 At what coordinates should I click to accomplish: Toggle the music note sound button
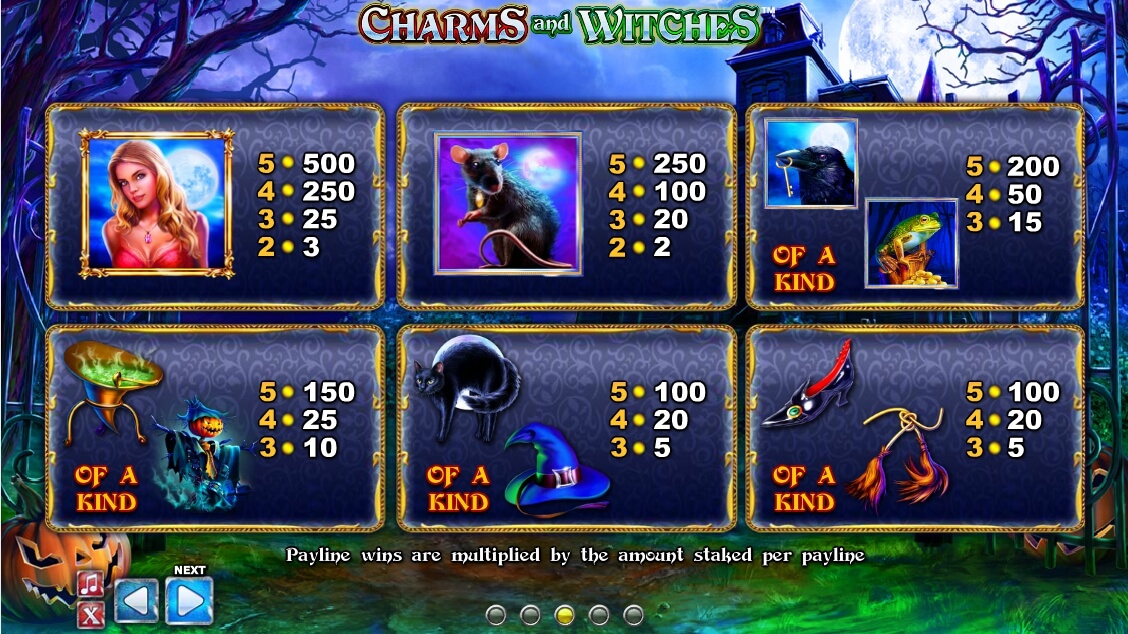coord(91,584)
